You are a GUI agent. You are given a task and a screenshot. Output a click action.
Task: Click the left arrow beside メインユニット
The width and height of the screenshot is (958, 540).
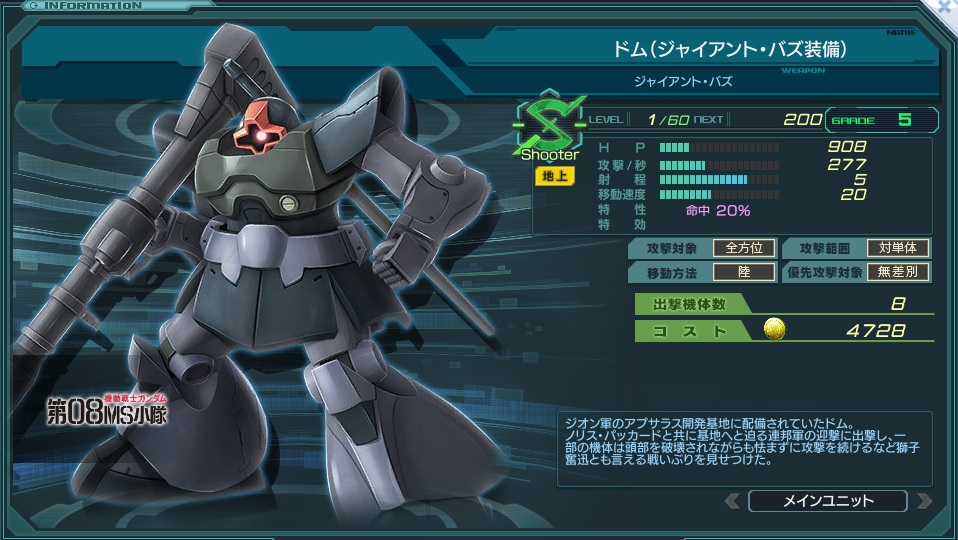click(733, 501)
